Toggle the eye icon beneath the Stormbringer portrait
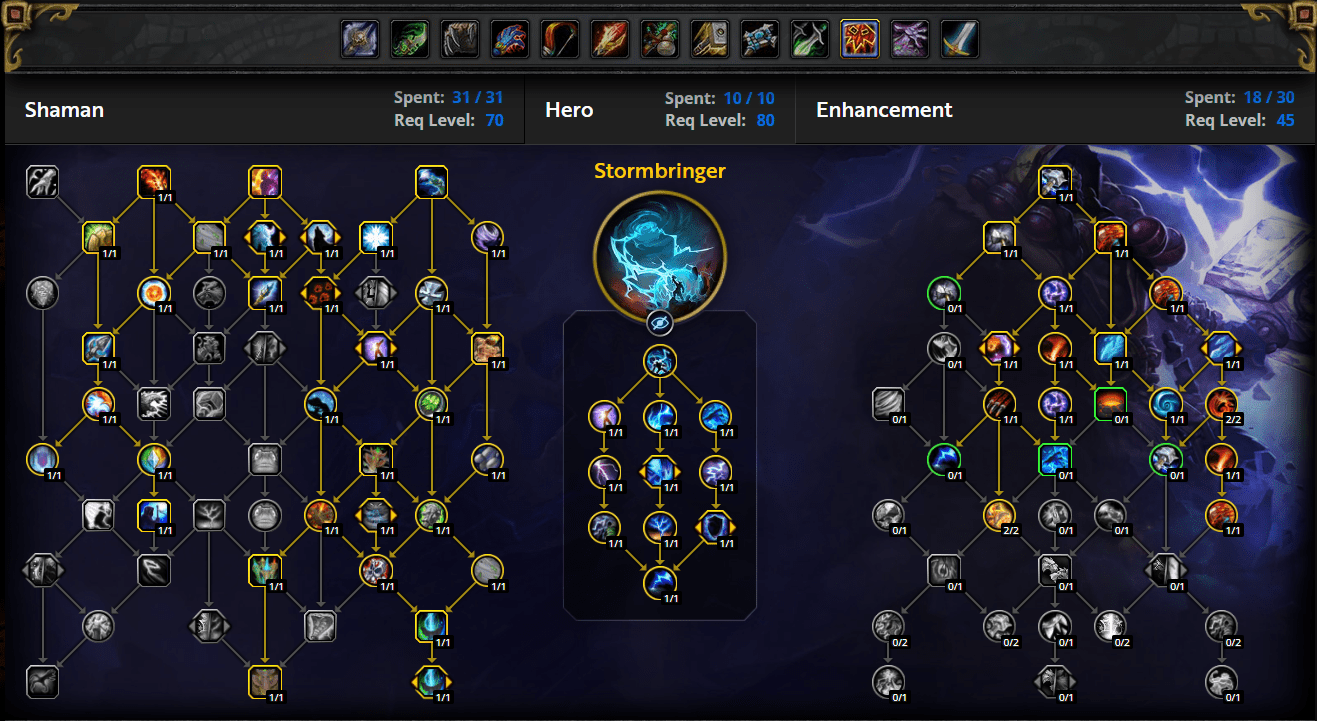Viewport: 1317px width, 721px height. point(659,323)
